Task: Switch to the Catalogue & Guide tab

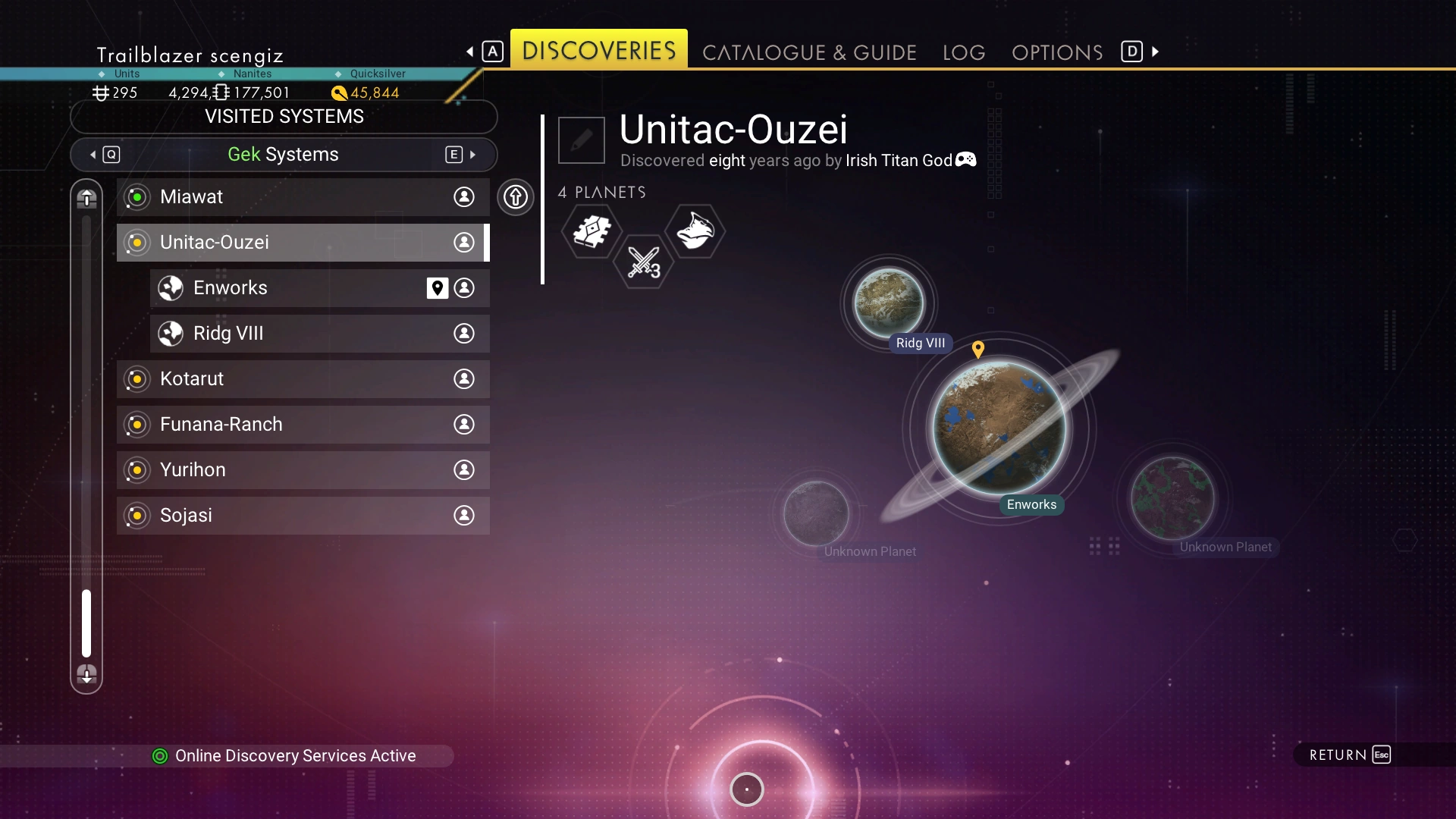Action: click(809, 52)
